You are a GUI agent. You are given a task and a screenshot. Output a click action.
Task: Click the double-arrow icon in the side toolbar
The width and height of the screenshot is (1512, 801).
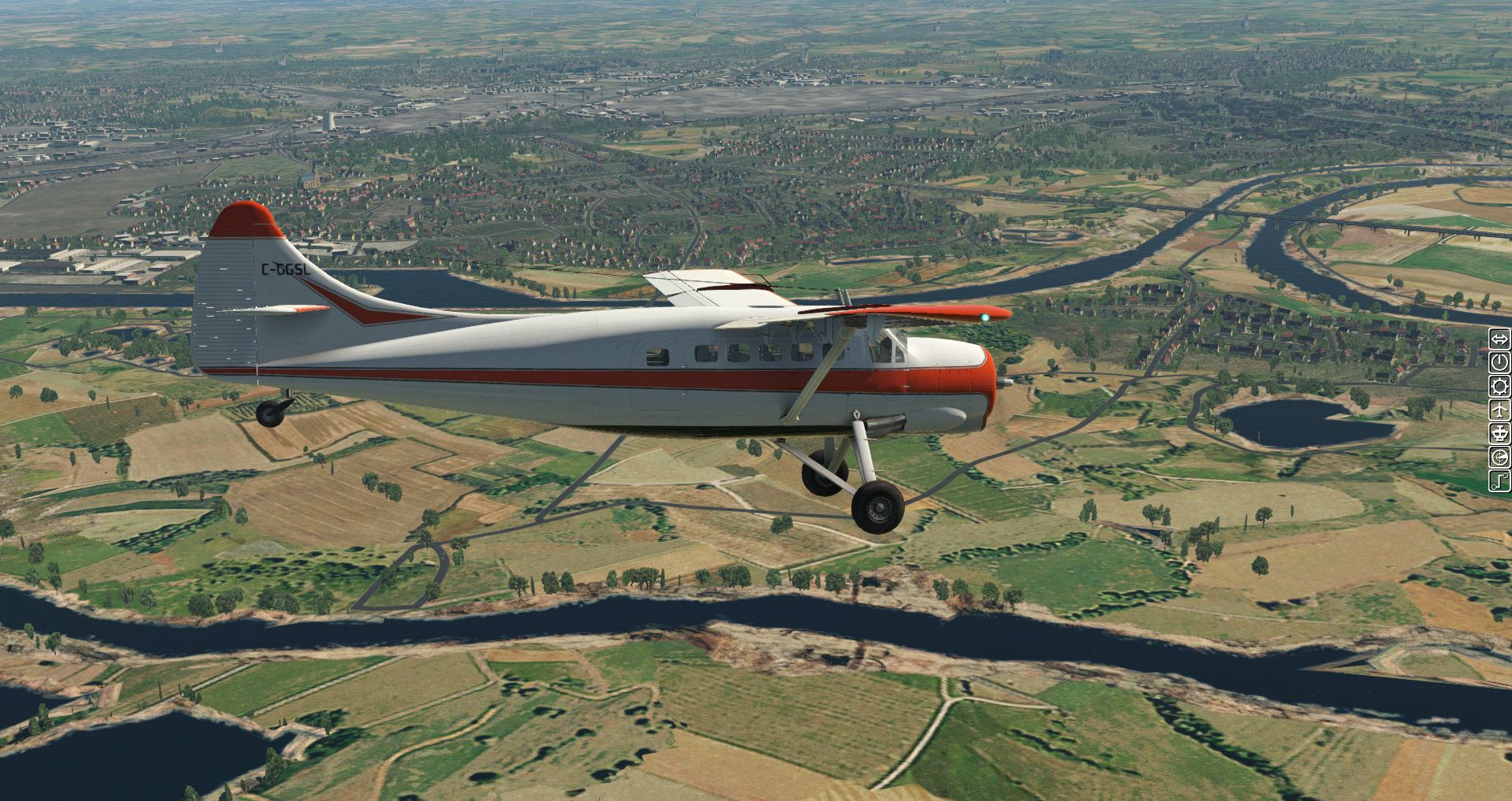pos(1499,339)
